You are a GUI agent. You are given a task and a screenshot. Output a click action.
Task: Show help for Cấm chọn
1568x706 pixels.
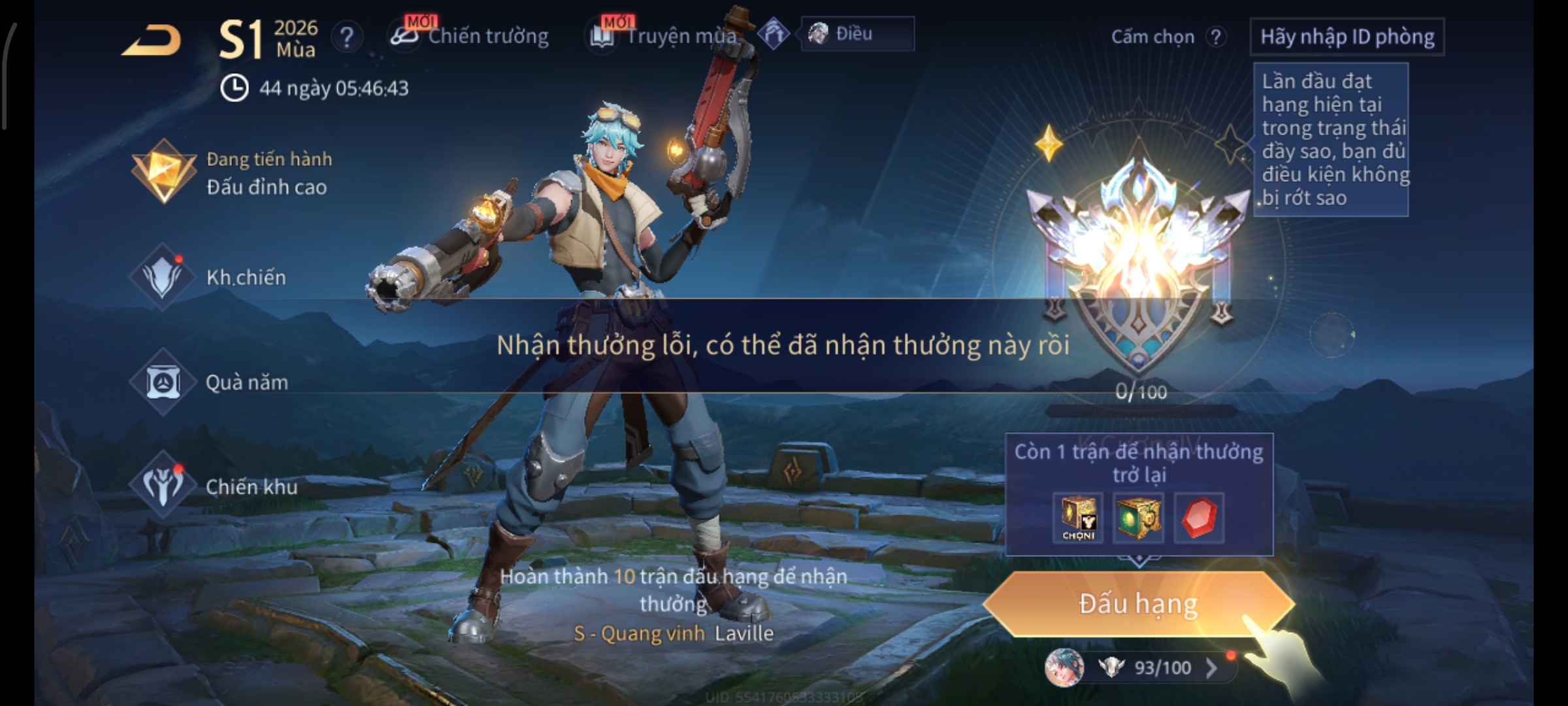tap(1215, 37)
